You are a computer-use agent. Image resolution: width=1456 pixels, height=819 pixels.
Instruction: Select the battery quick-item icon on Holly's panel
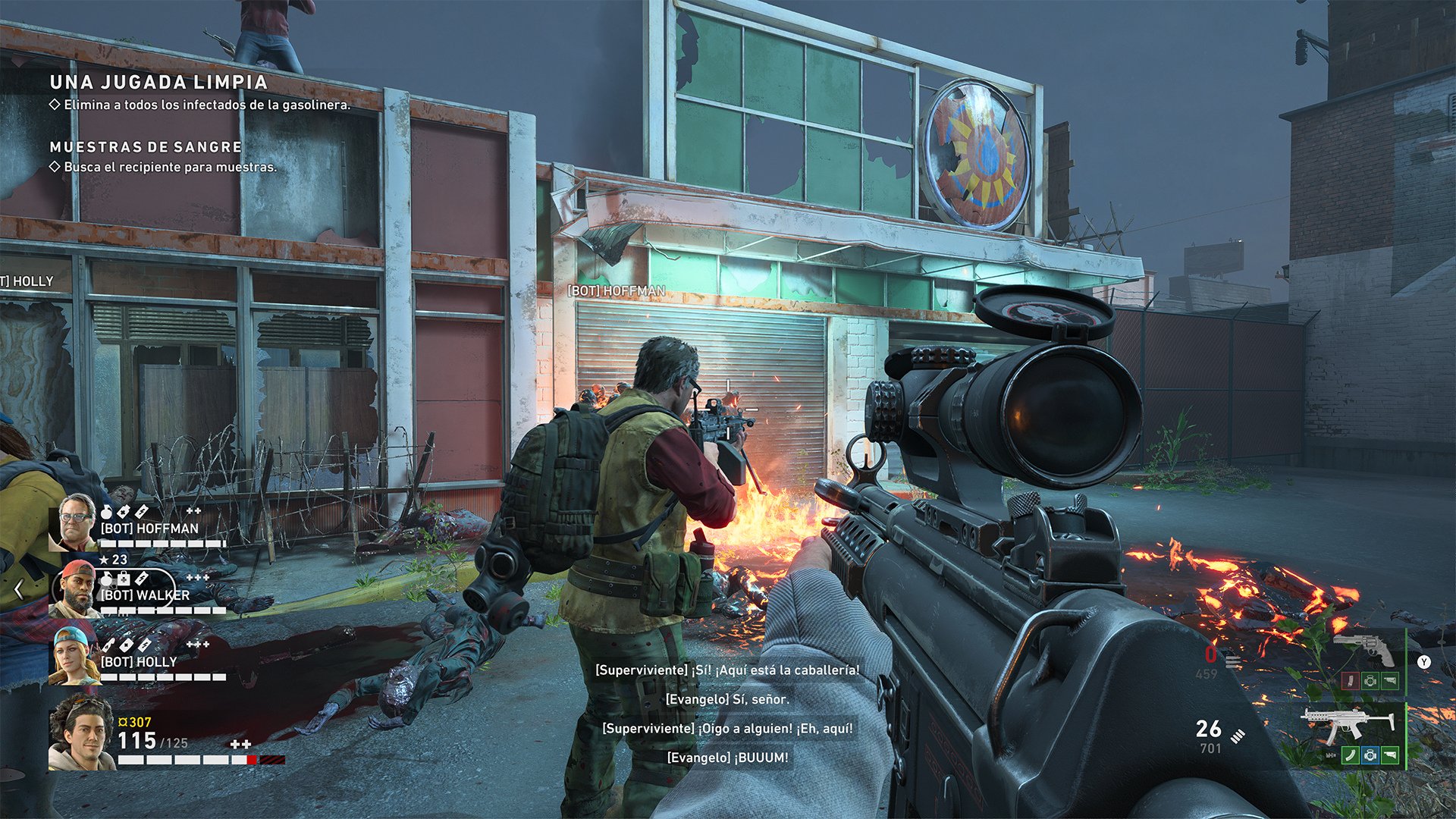(144, 644)
